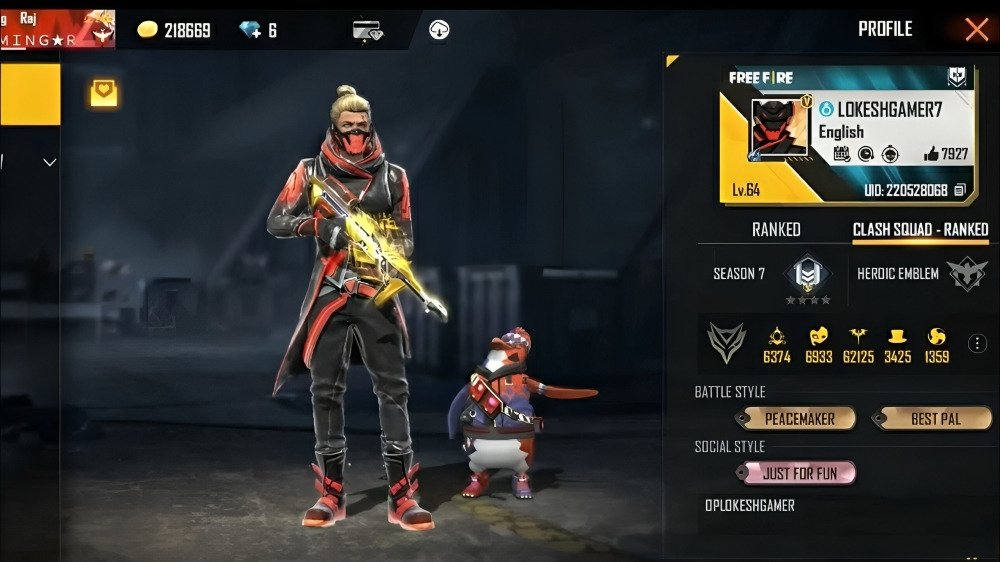Select the Clash Squad - Ranked tab
Screen dimensions: 1000x562
coord(920,229)
